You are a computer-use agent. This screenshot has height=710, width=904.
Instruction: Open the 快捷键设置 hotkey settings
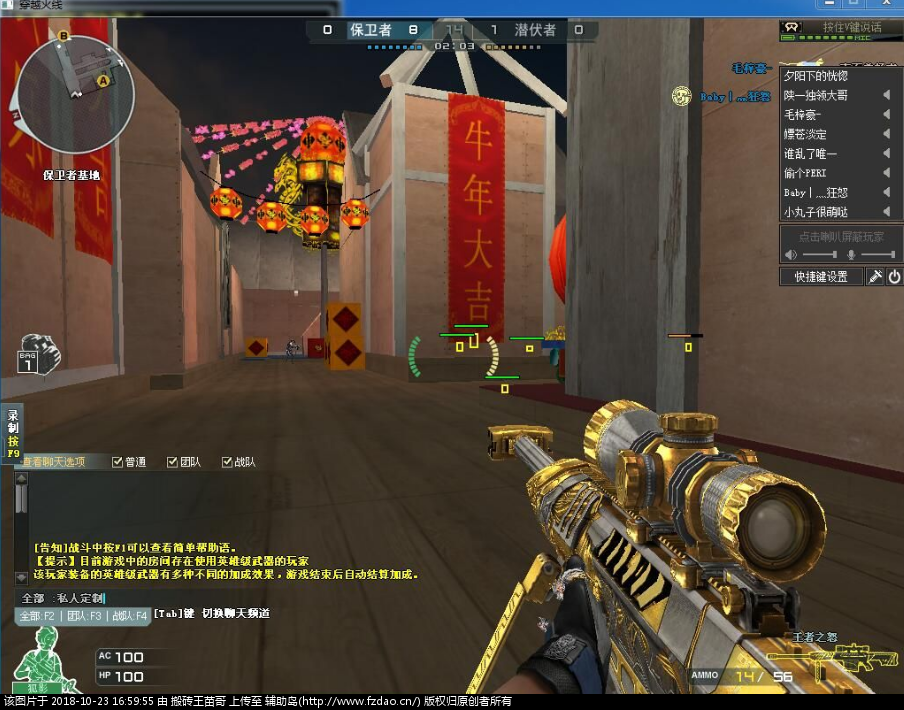pos(821,276)
